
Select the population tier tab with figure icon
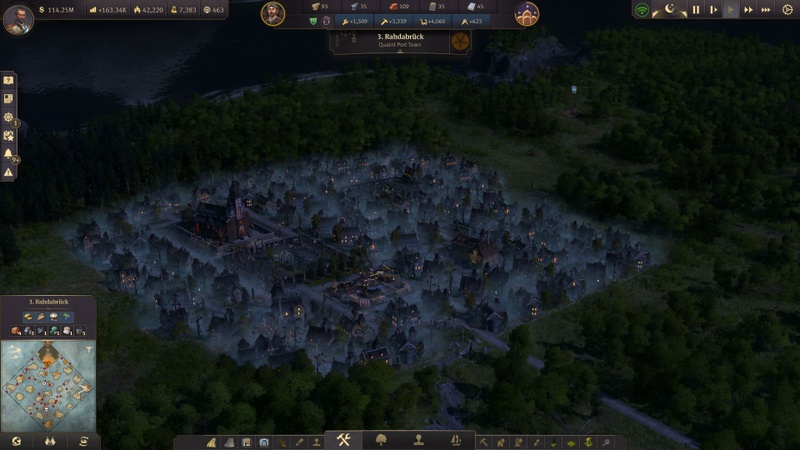tap(419, 440)
